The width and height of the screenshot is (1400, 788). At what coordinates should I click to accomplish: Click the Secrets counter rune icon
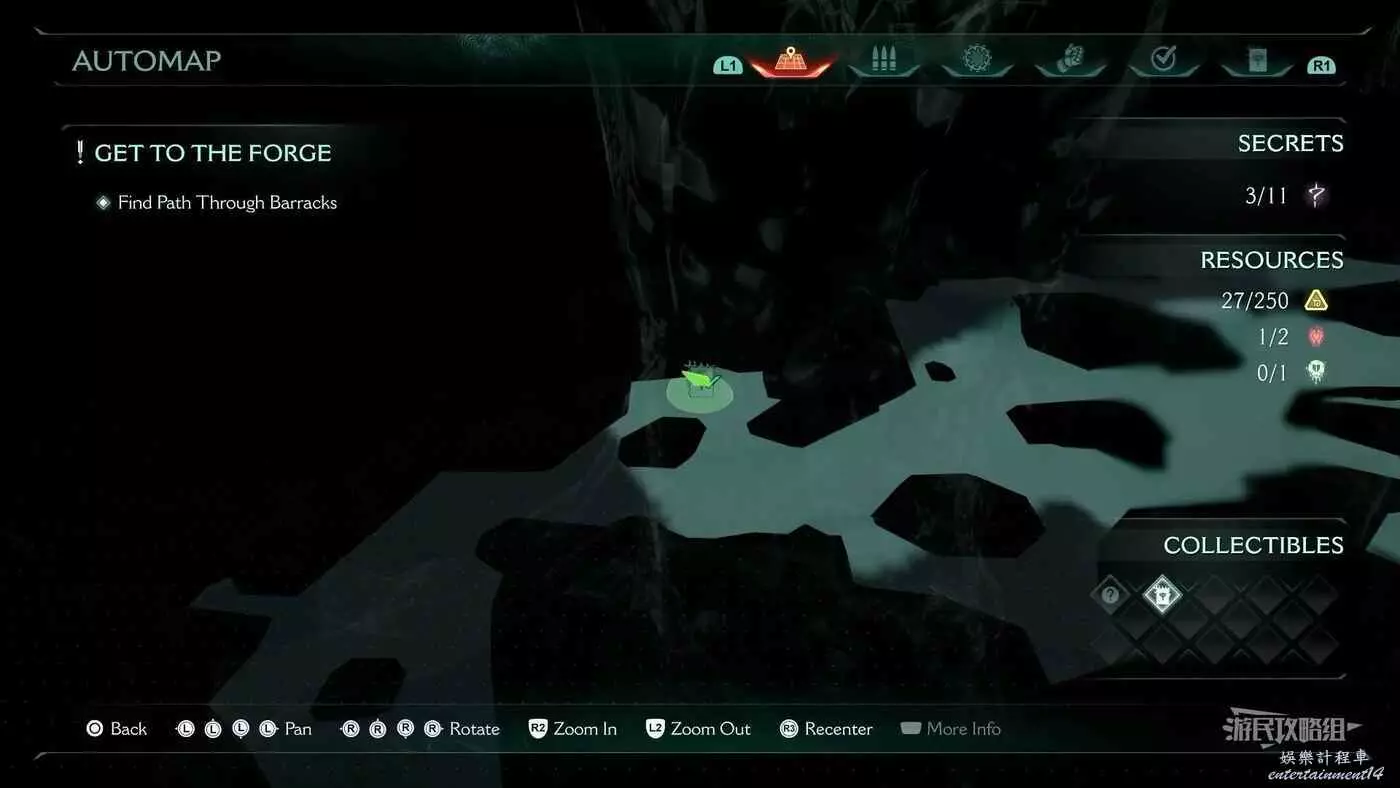tap(1316, 195)
